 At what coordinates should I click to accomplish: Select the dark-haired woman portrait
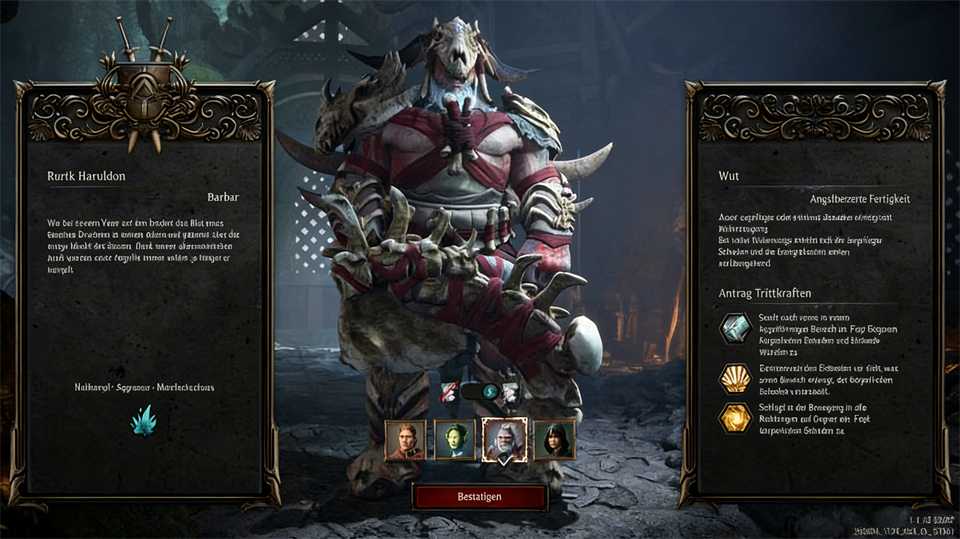(554, 440)
